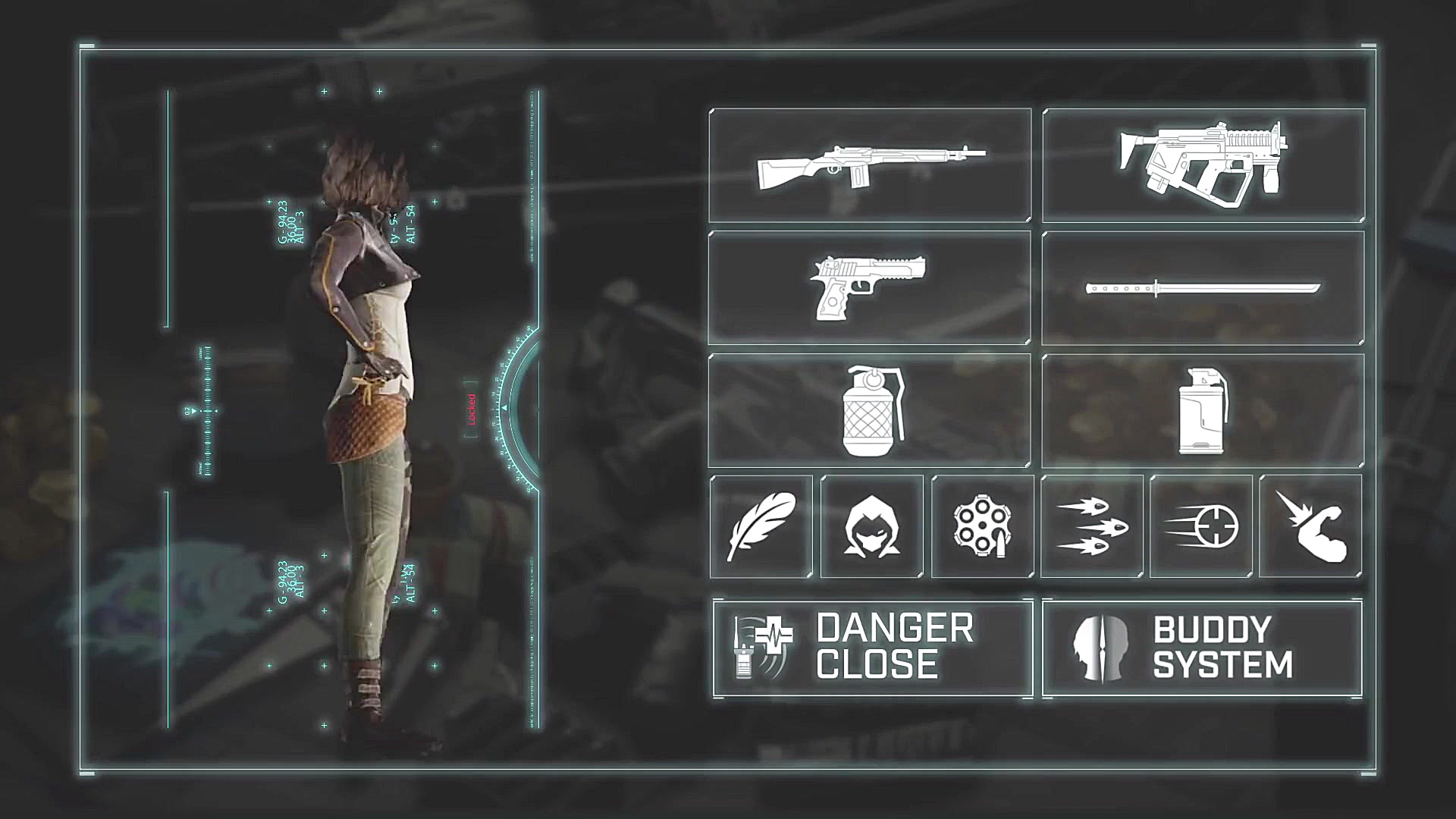Image resolution: width=1456 pixels, height=819 pixels.
Task: Open the Buddy System slot
Action: pyautogui.click(x=1203, y=648)
